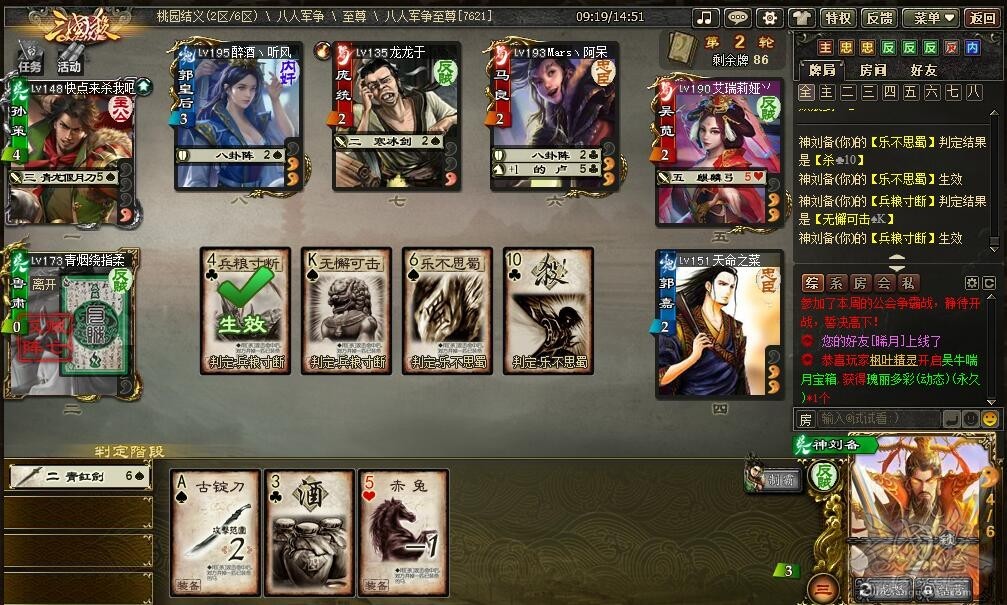This screenshot has width=1007, height=605.
Task: Select the 酒 wine card in hand
Action: (x=308, y=533)
